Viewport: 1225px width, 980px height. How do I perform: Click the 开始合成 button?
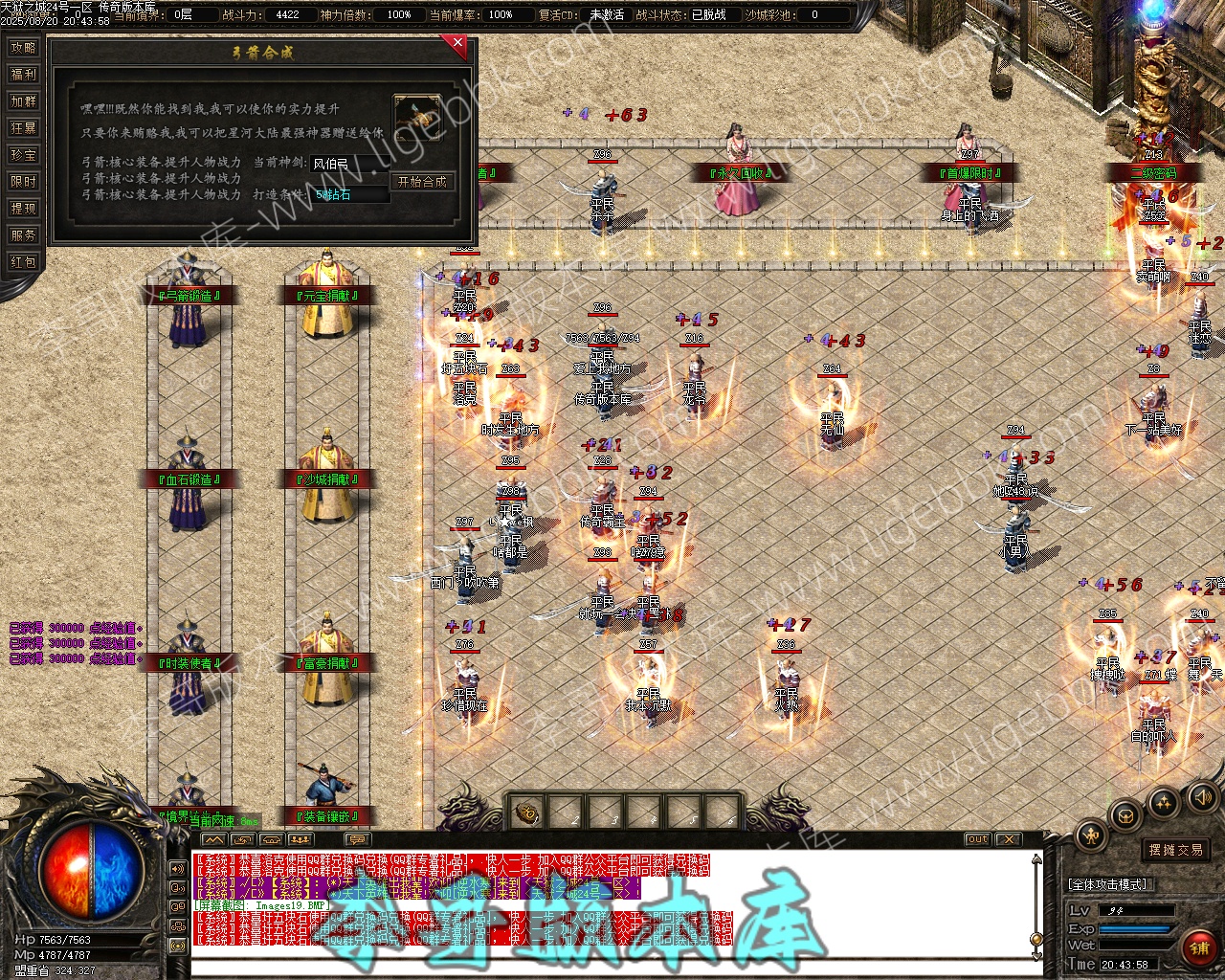[x=422, y=182]
